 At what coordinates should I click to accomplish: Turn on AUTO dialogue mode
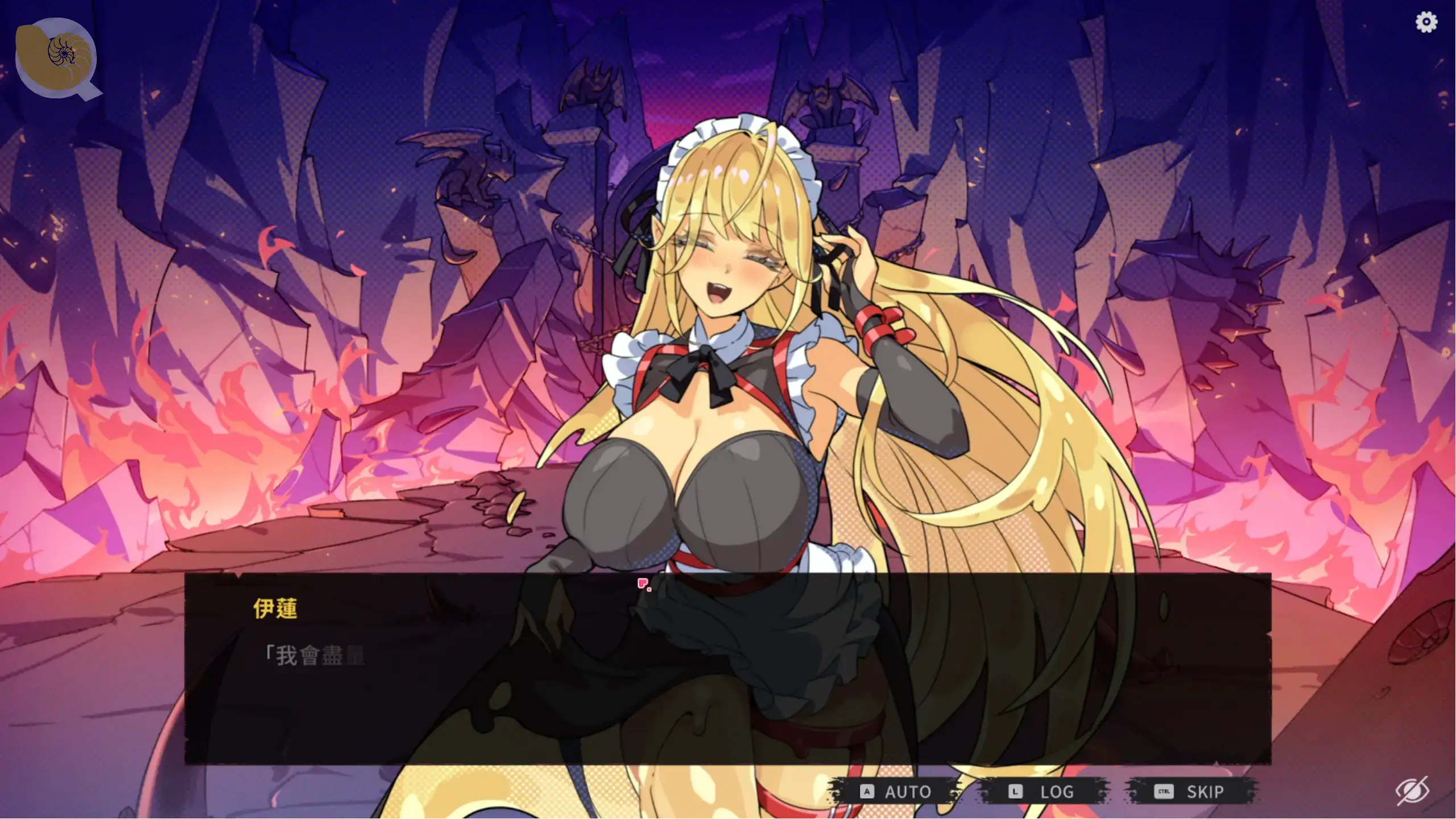896,791
